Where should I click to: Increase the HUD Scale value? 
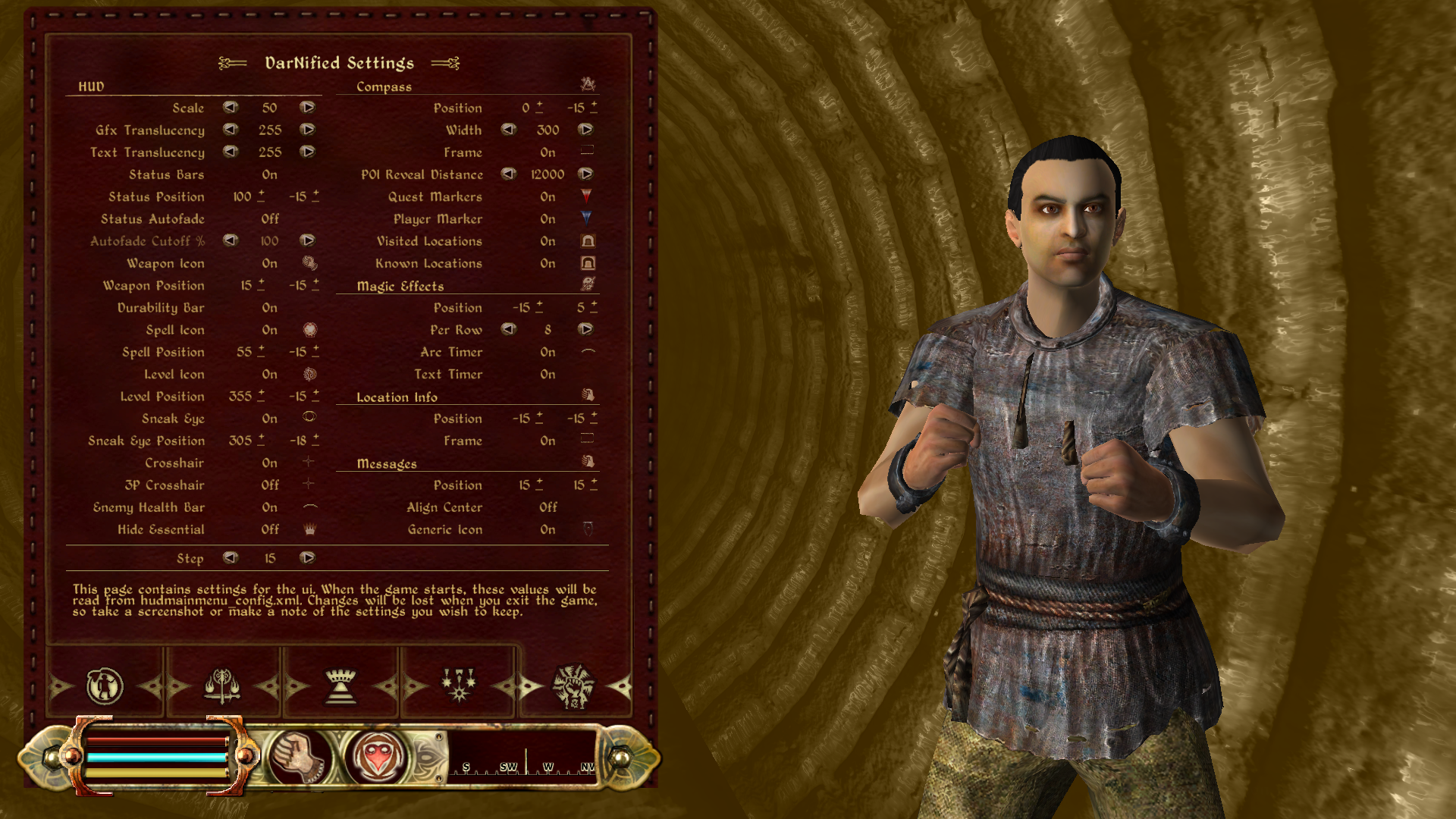point(307,108)
